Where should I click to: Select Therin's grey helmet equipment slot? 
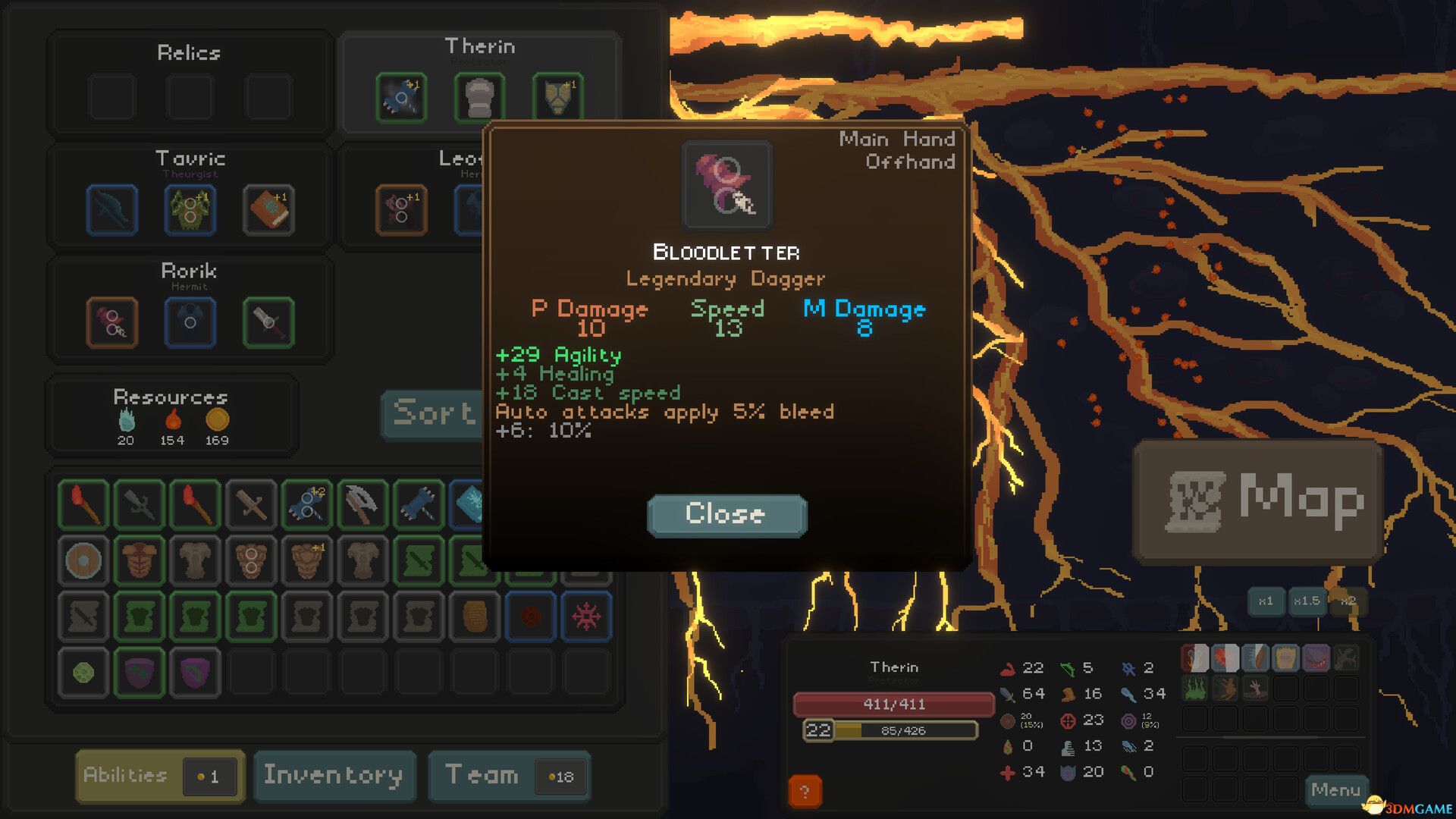(x=479, y=97)
